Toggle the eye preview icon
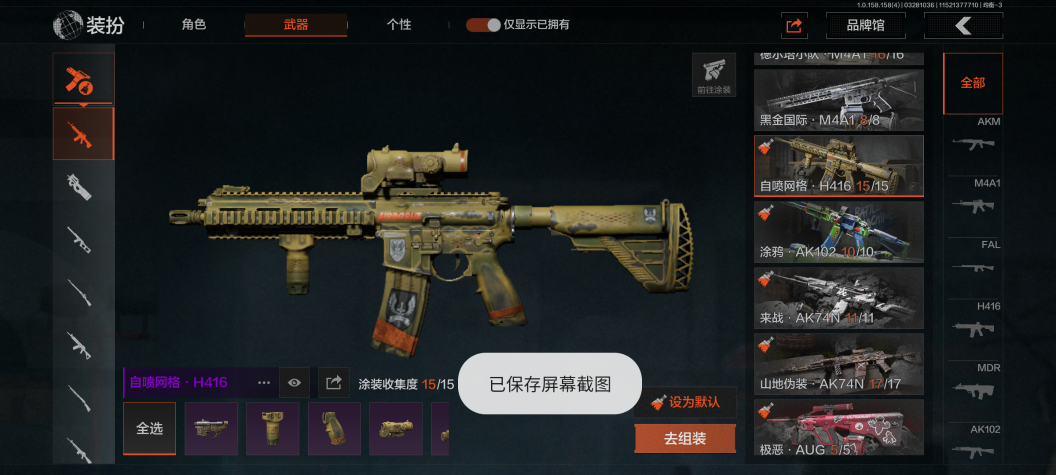The image size is (1056, 475). pos(294,382)
